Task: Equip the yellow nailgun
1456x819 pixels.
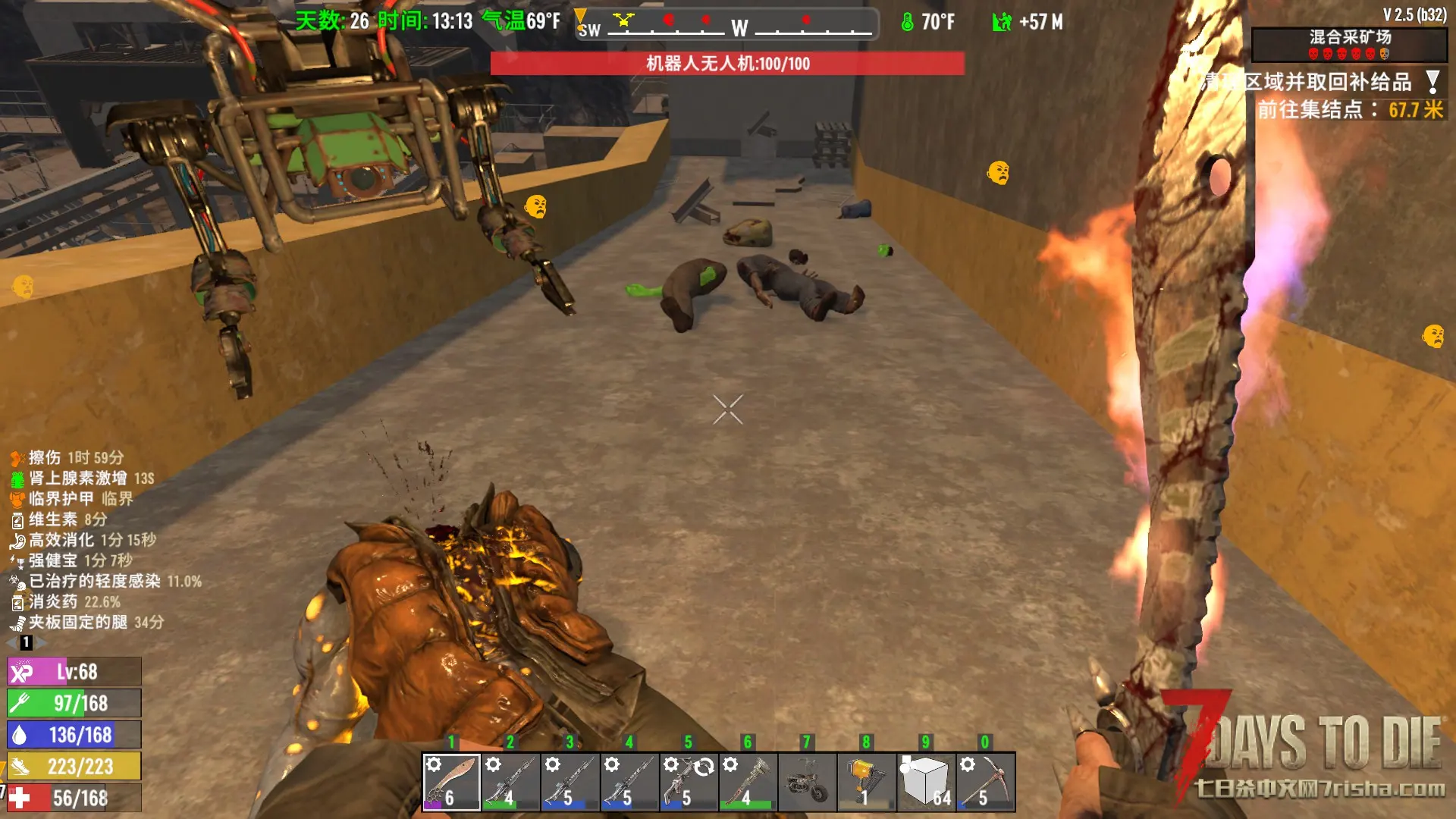Action: click(x=866, y=781)
